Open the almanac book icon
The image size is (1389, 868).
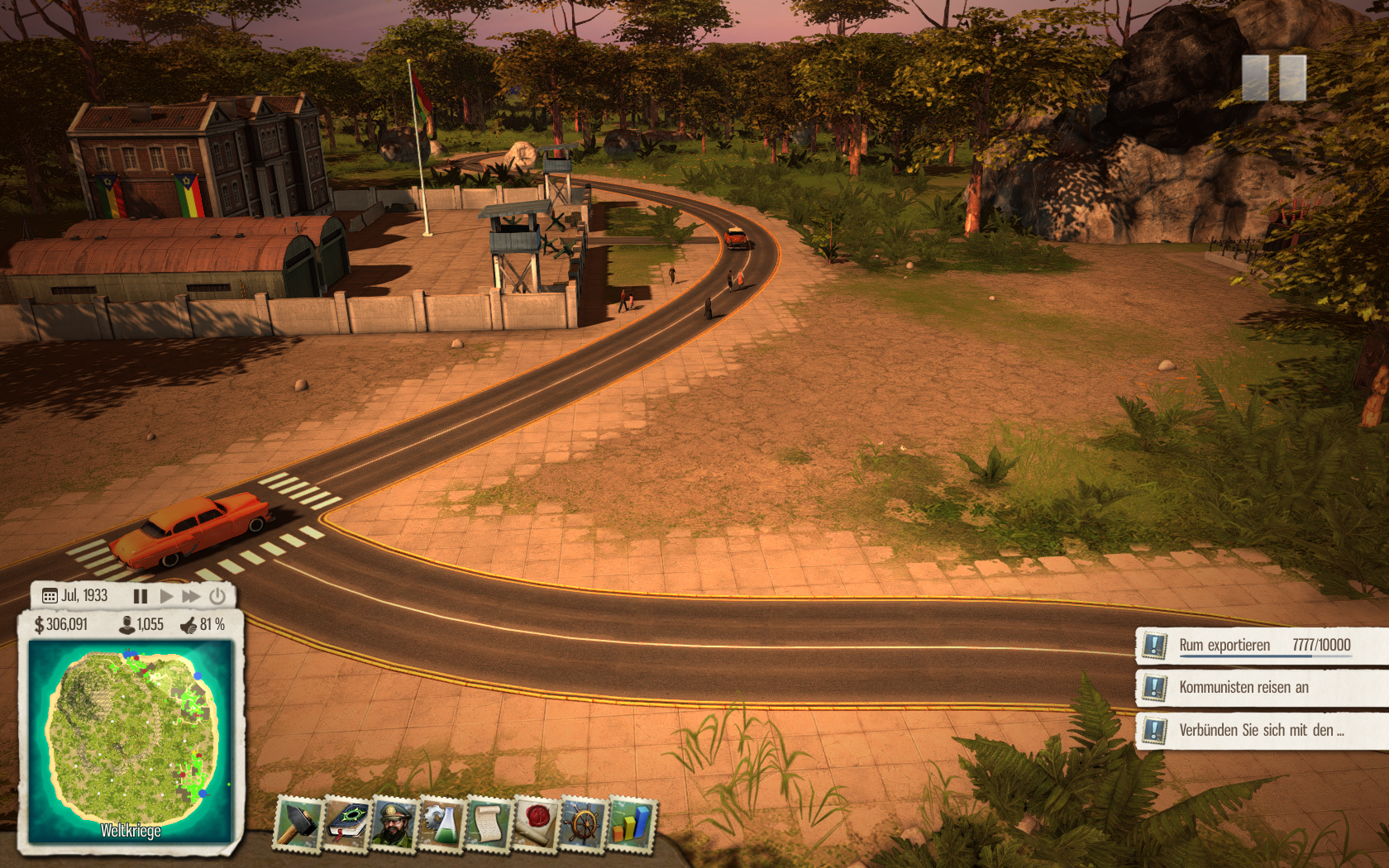click(346, 823)
